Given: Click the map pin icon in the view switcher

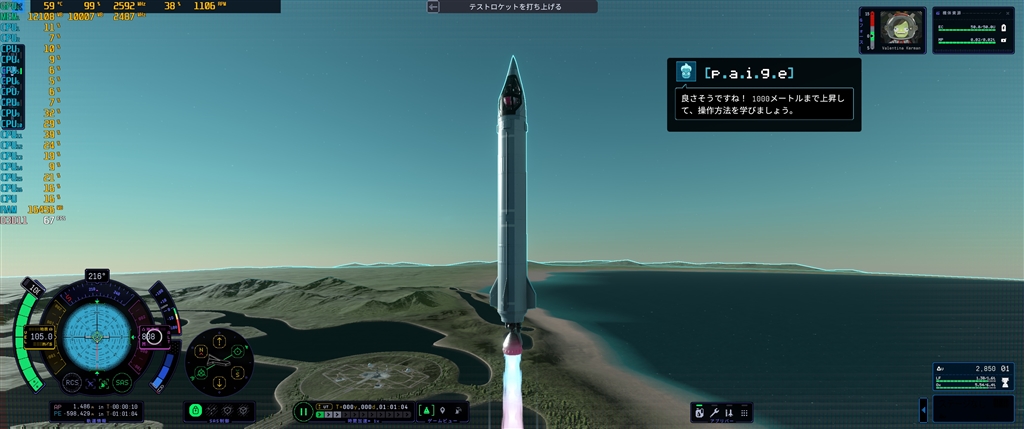Looking at the screenshot, I should (441, 411).
